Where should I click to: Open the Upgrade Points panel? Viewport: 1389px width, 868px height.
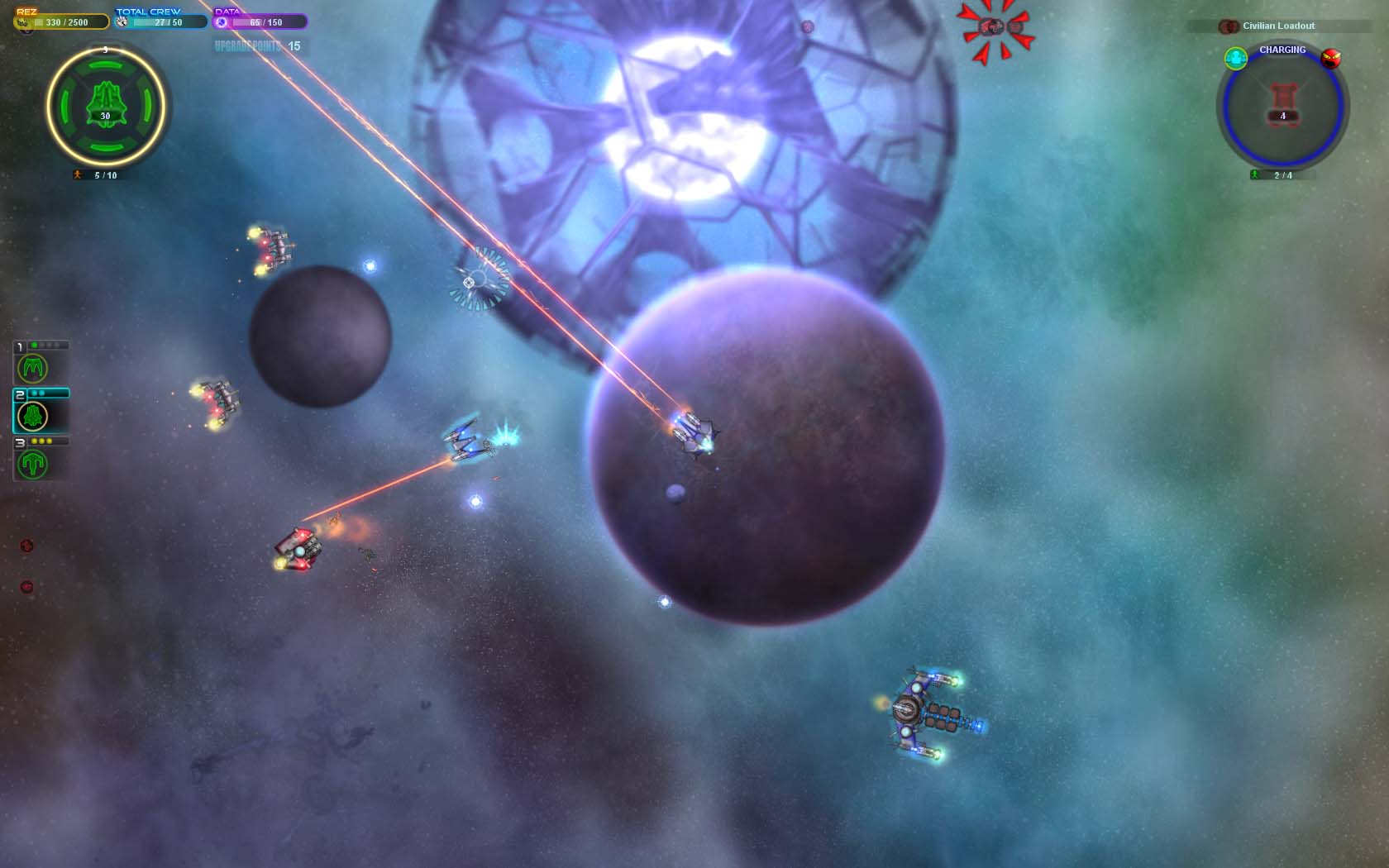[x=258, y=46]
